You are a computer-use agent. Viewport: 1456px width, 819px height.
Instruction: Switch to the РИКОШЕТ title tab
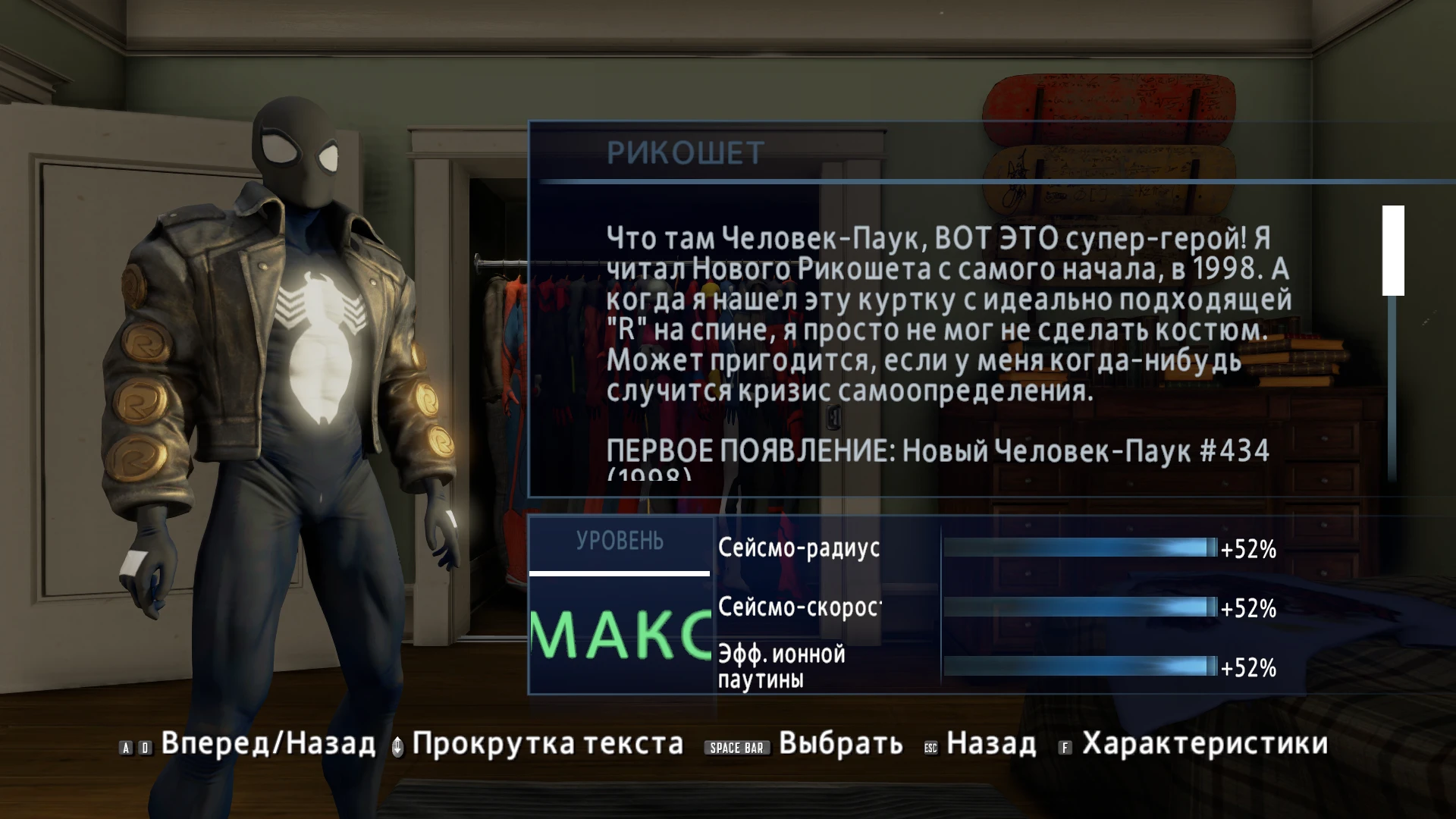tap(684, 152)
